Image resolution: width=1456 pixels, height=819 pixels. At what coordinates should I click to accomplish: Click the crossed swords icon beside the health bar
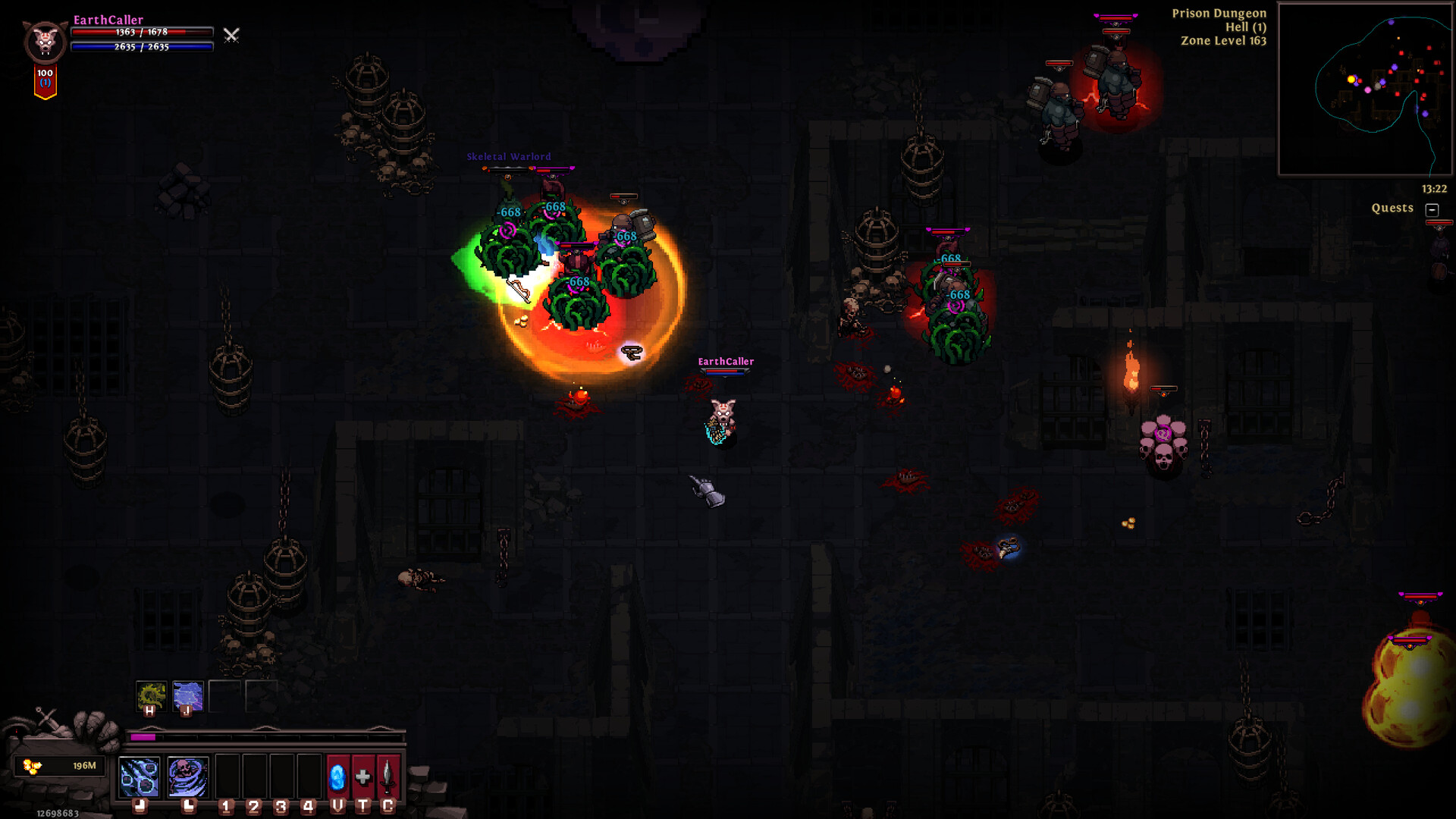tap(231, 35)
